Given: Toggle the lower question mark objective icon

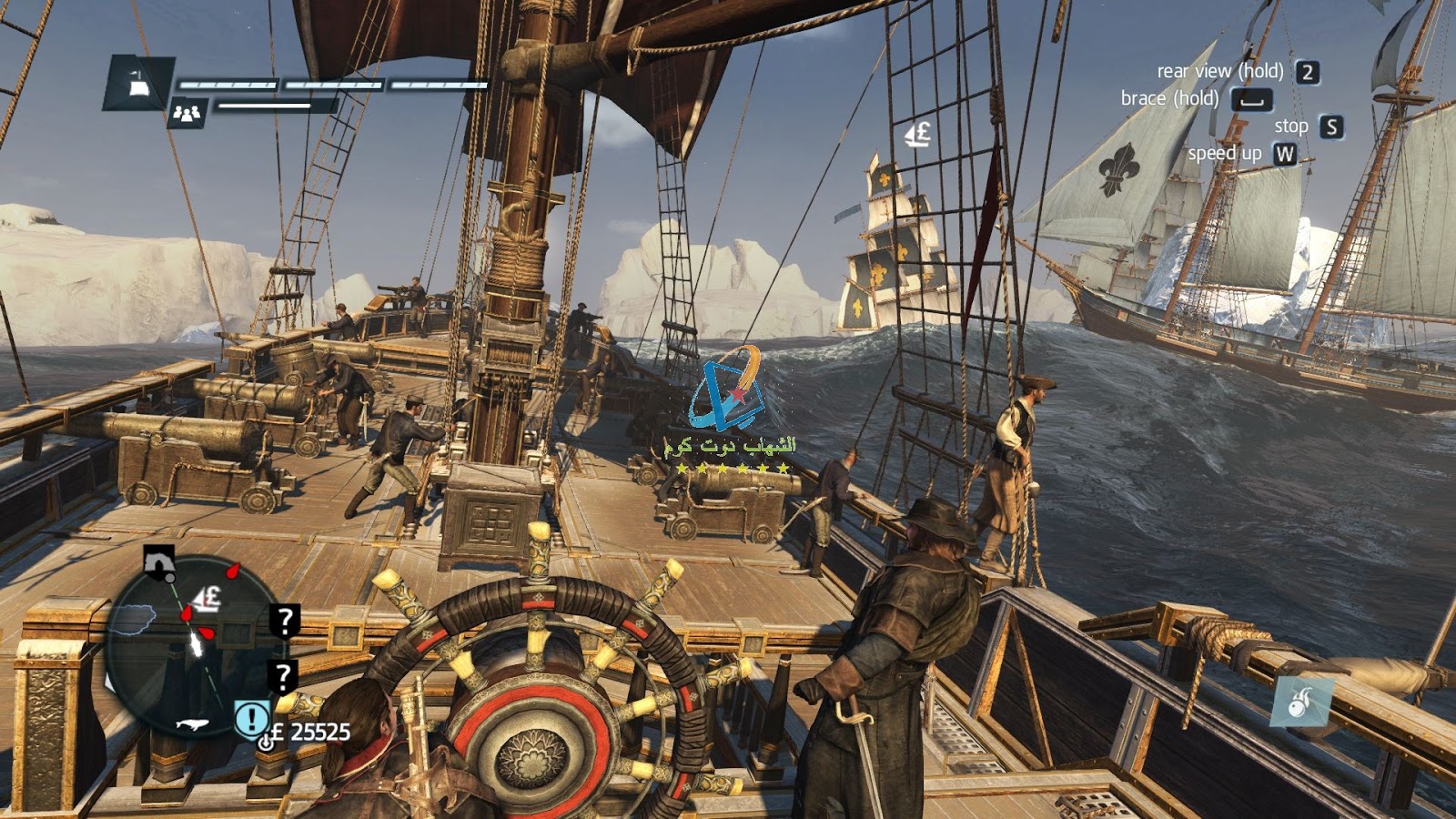Looking at the screenshot, I should coord(284,675).
